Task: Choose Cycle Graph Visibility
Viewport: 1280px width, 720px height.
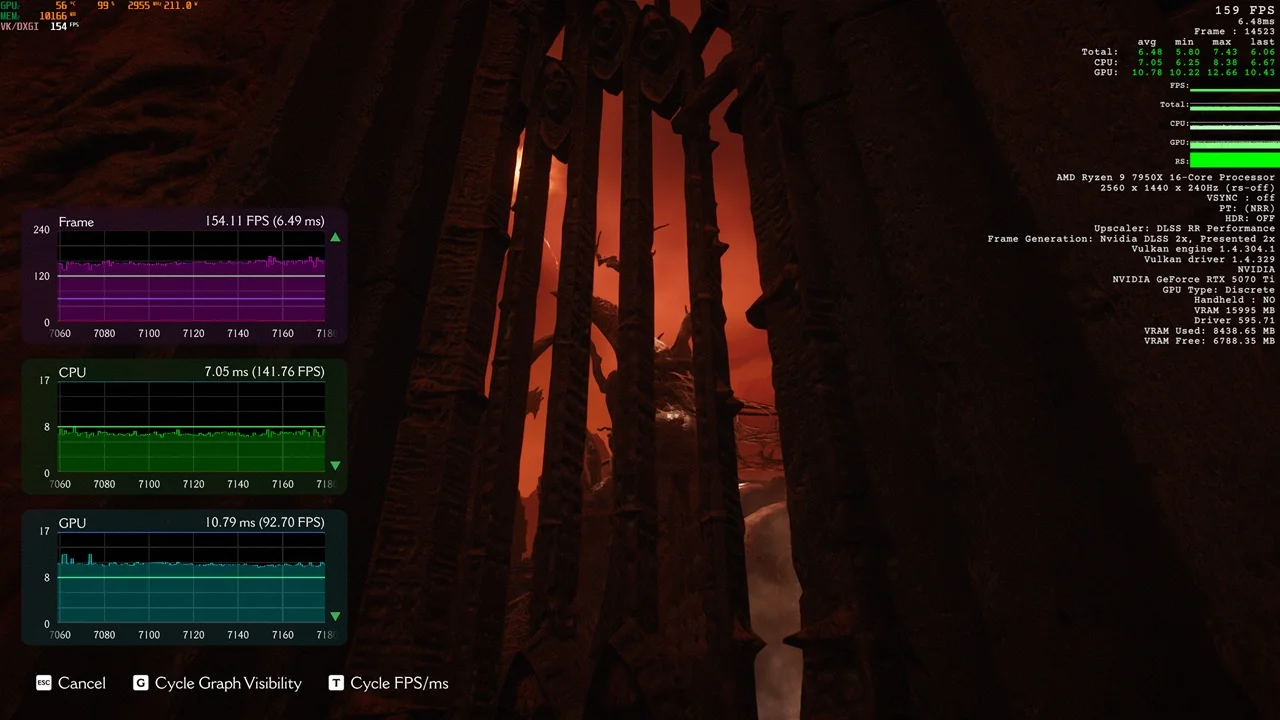Action: [218, 683]
